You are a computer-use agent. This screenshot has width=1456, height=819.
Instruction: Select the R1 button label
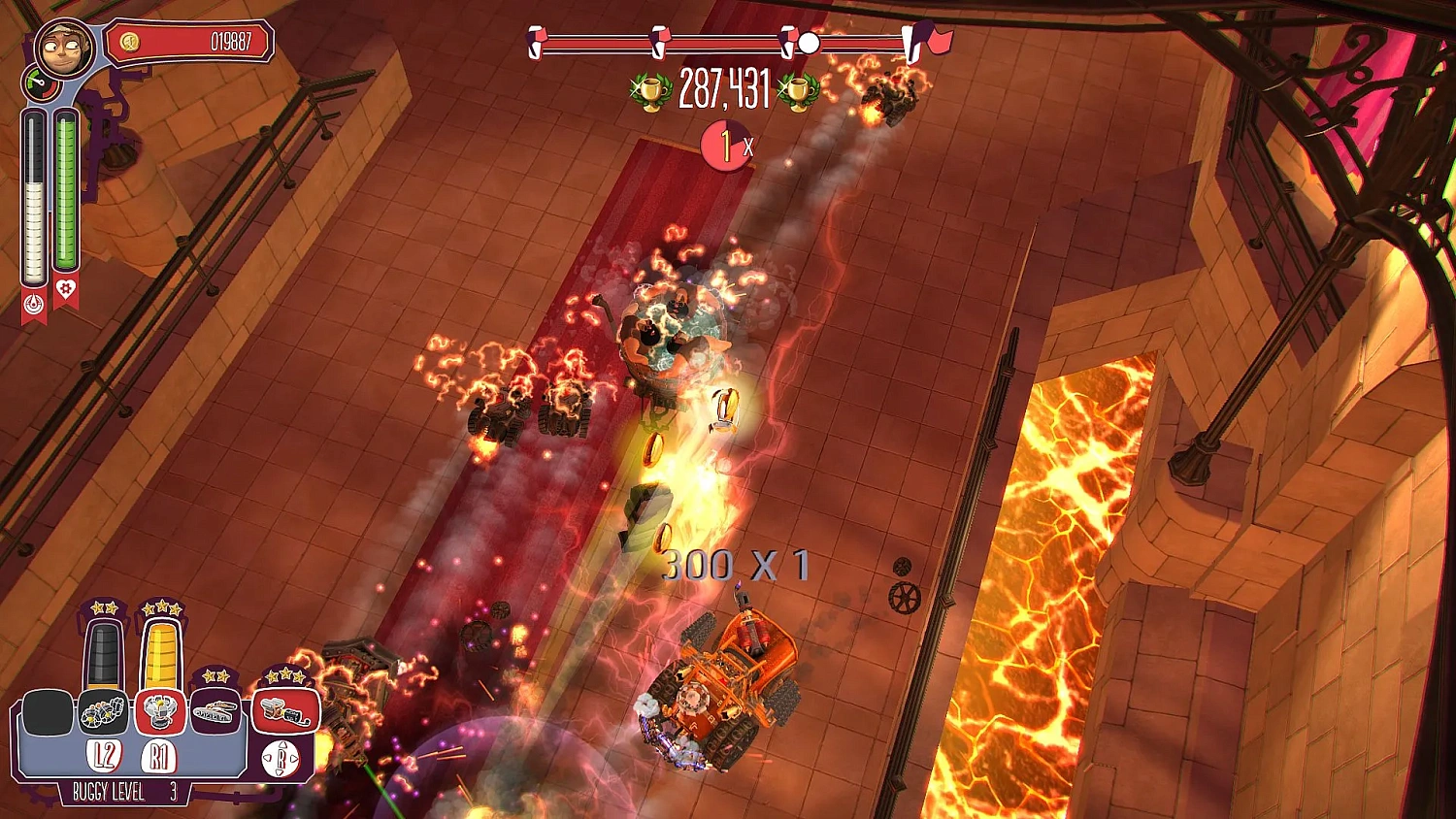coord(157,754)
